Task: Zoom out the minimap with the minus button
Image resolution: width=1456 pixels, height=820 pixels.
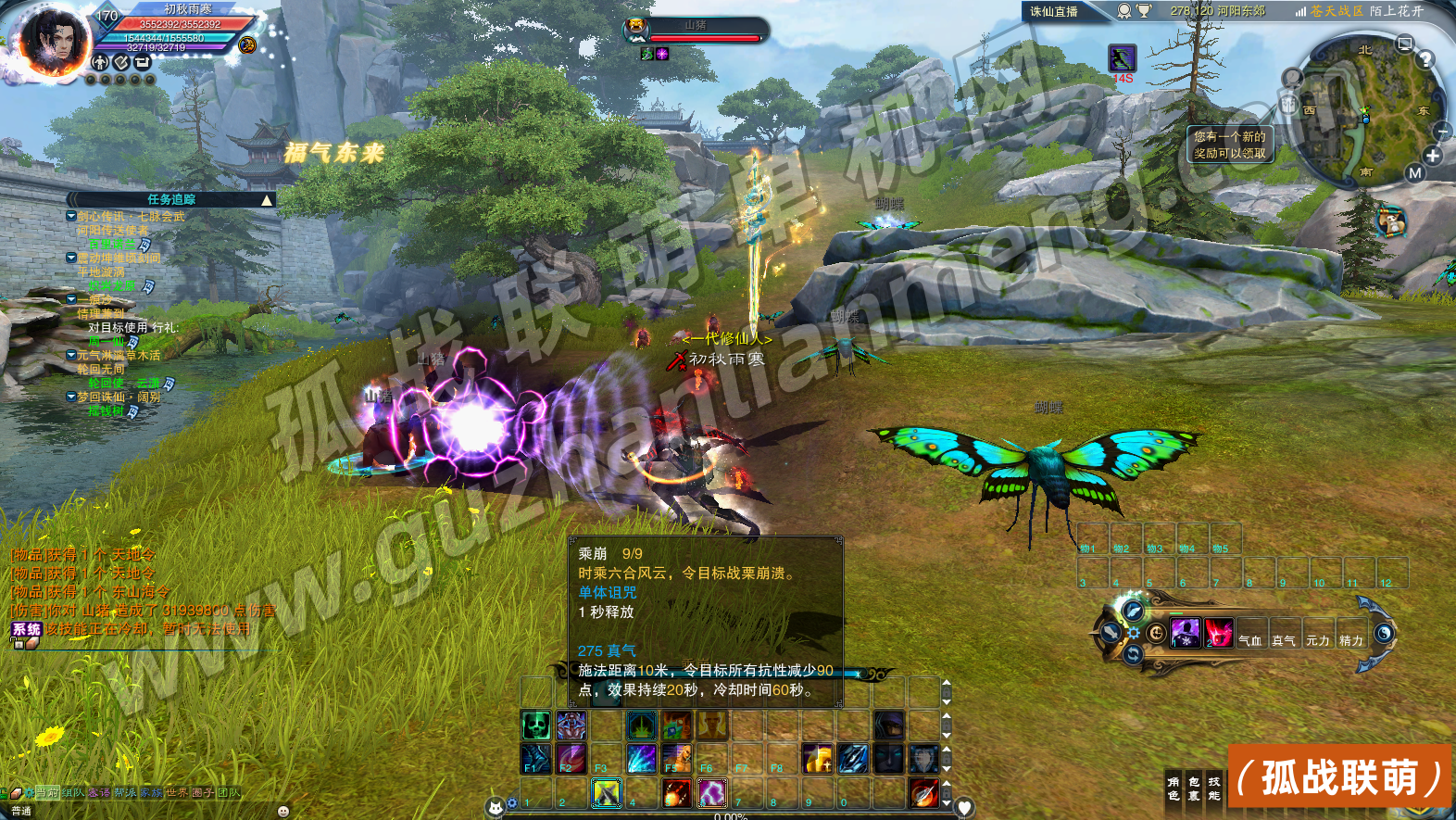Action: coord(1444,132)
